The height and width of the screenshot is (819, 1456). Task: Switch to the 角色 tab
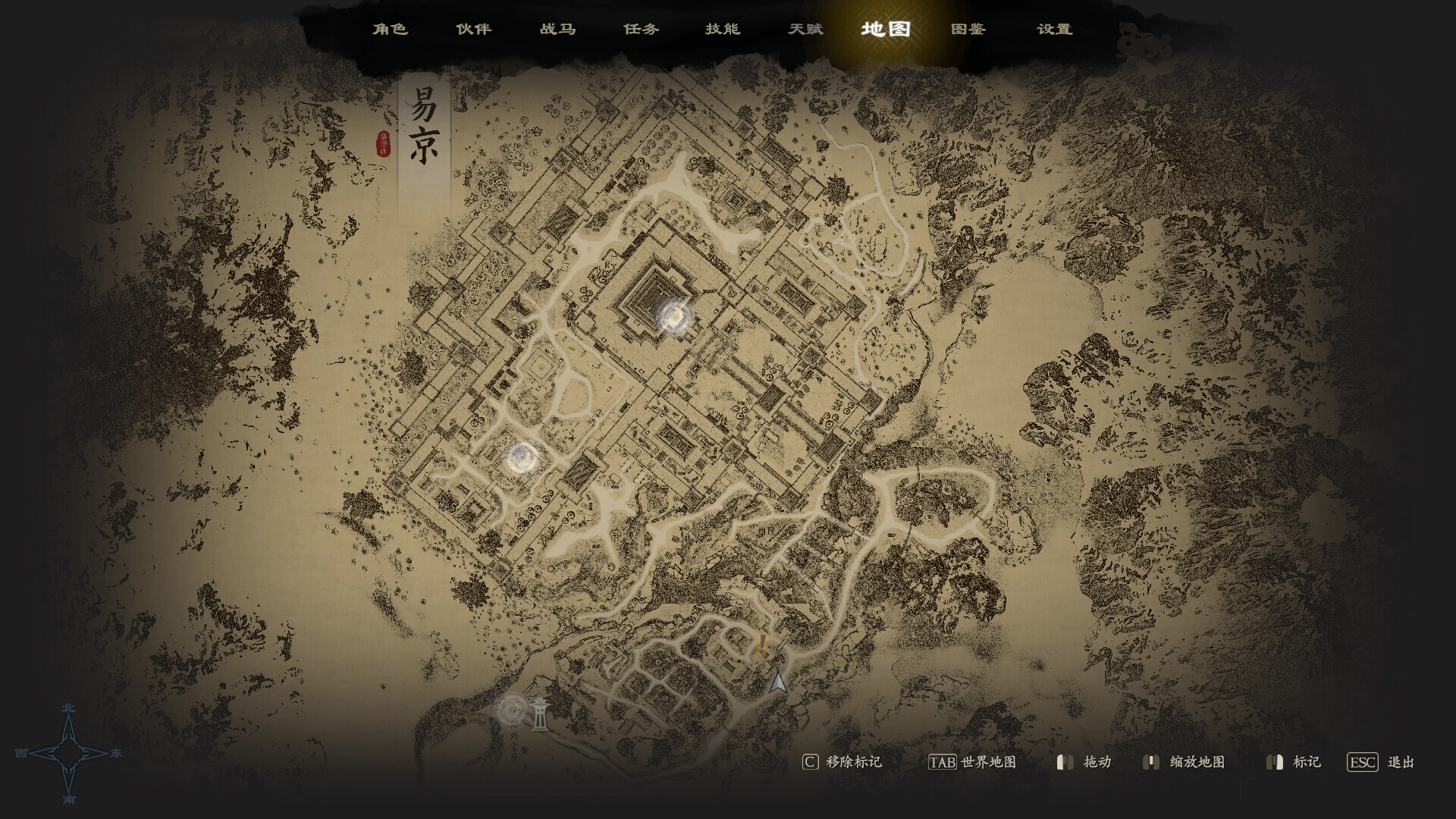391,29
